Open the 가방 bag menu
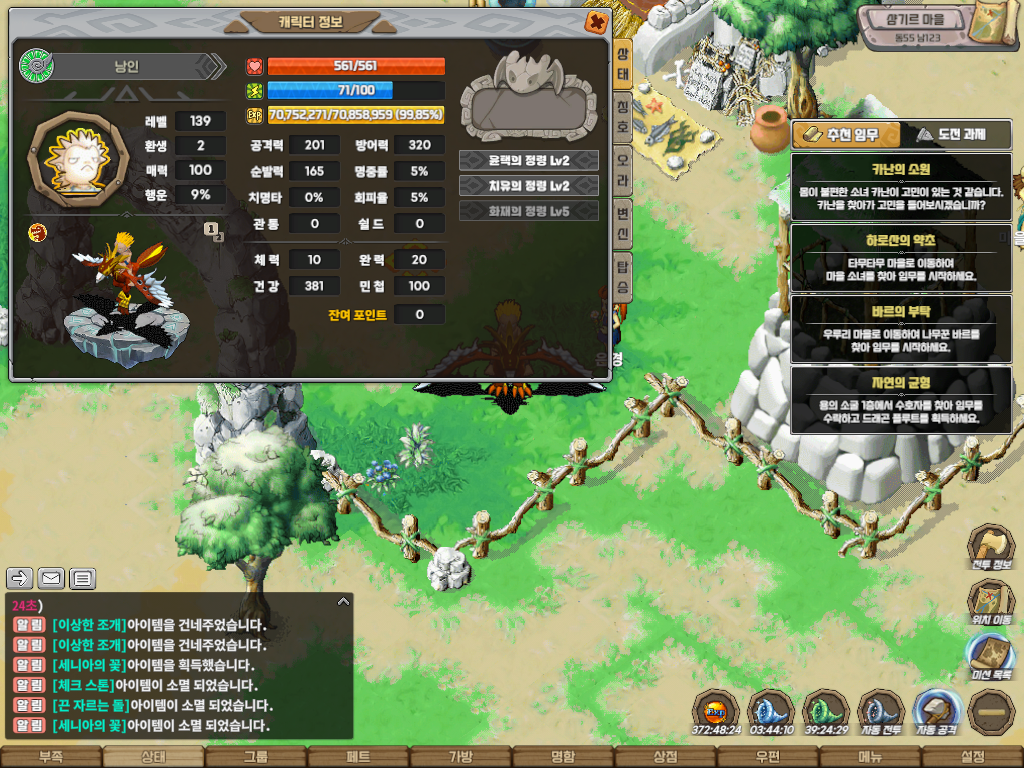This screenshot has width=1024, height=768. (x=460, y=757)
